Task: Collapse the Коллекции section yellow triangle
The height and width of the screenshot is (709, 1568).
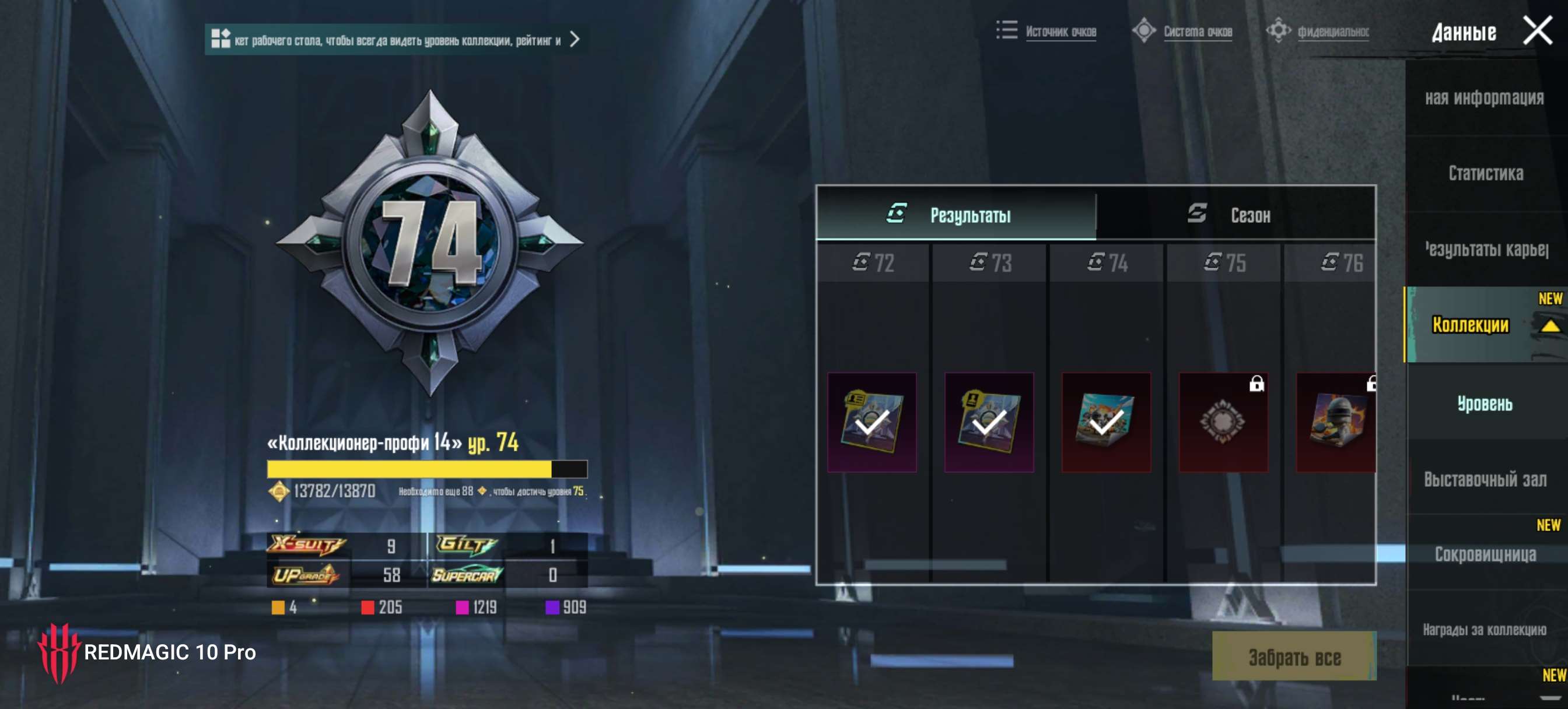Action: point(1550,326)
